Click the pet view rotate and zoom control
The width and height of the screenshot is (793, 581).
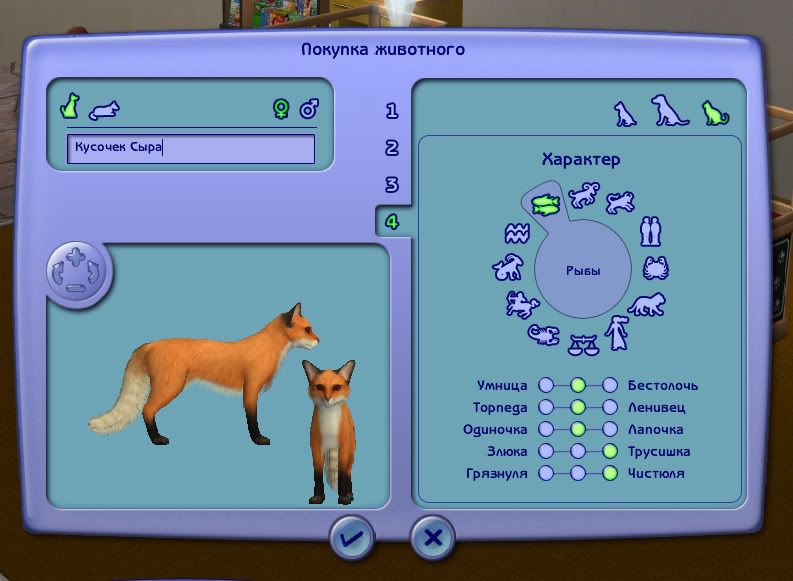(x=79, y=272)
